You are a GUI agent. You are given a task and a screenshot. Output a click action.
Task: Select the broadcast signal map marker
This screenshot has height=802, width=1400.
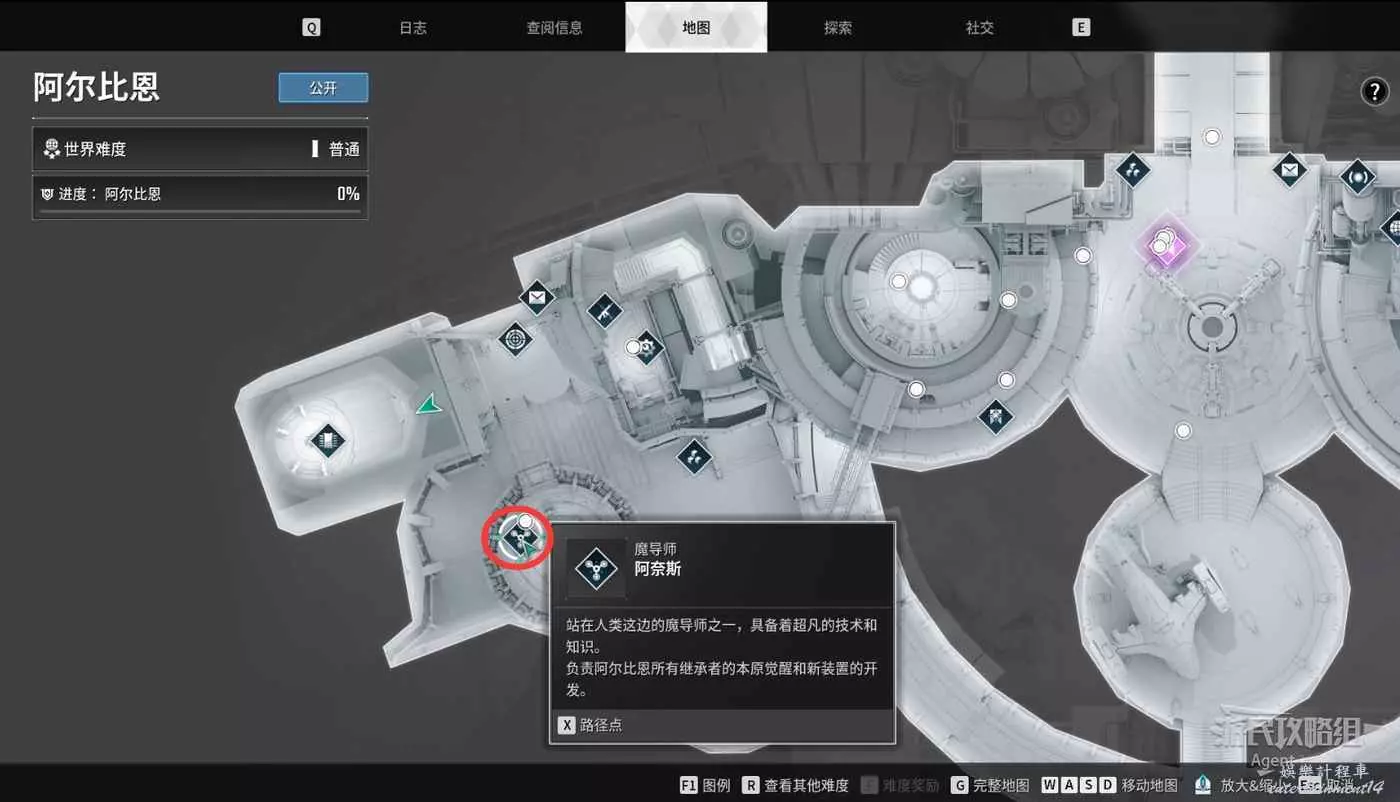(1357, 179)
